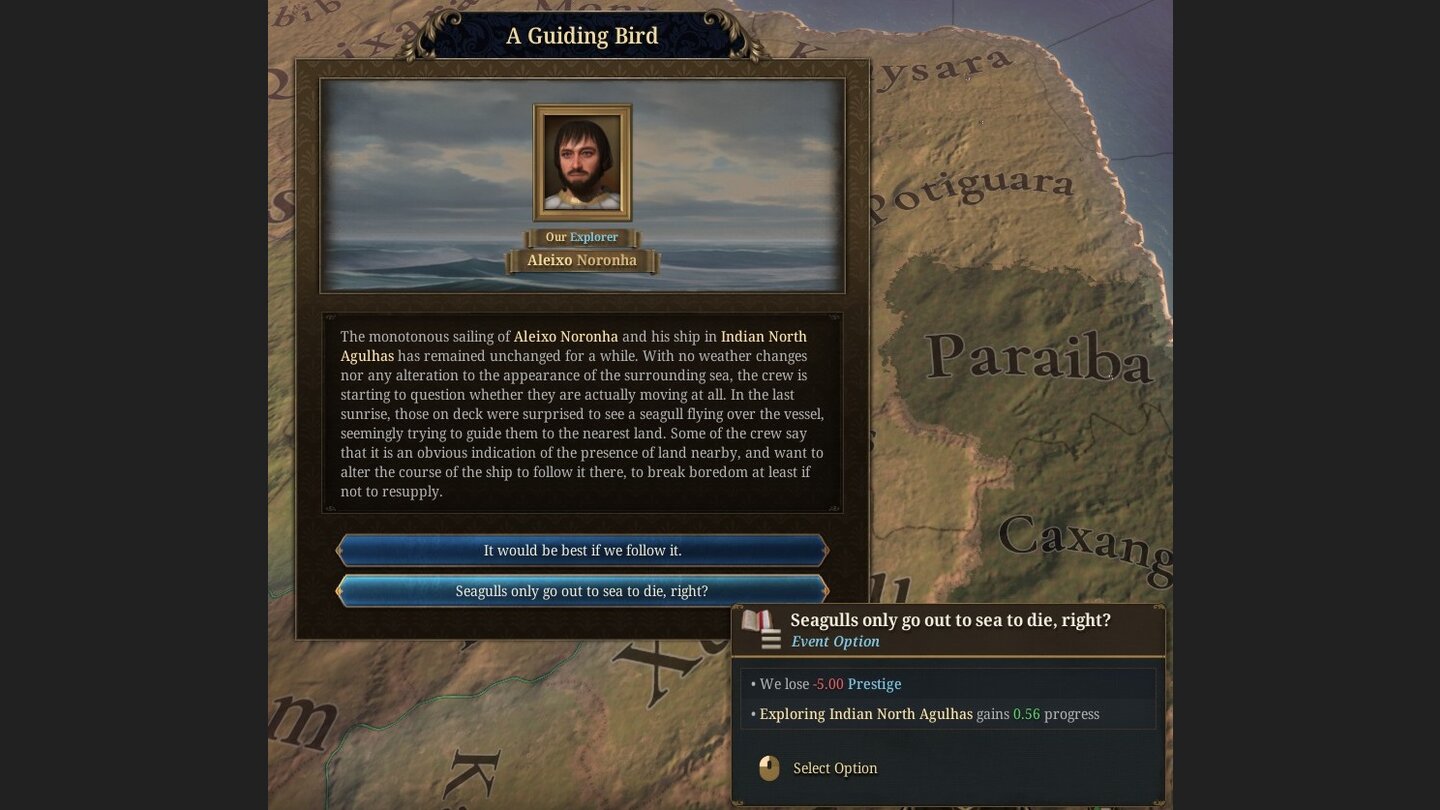Click 'Aleixo Noronha' highlighted in the description
Screen dimensions: 1440x810
(x=565, y=336)
